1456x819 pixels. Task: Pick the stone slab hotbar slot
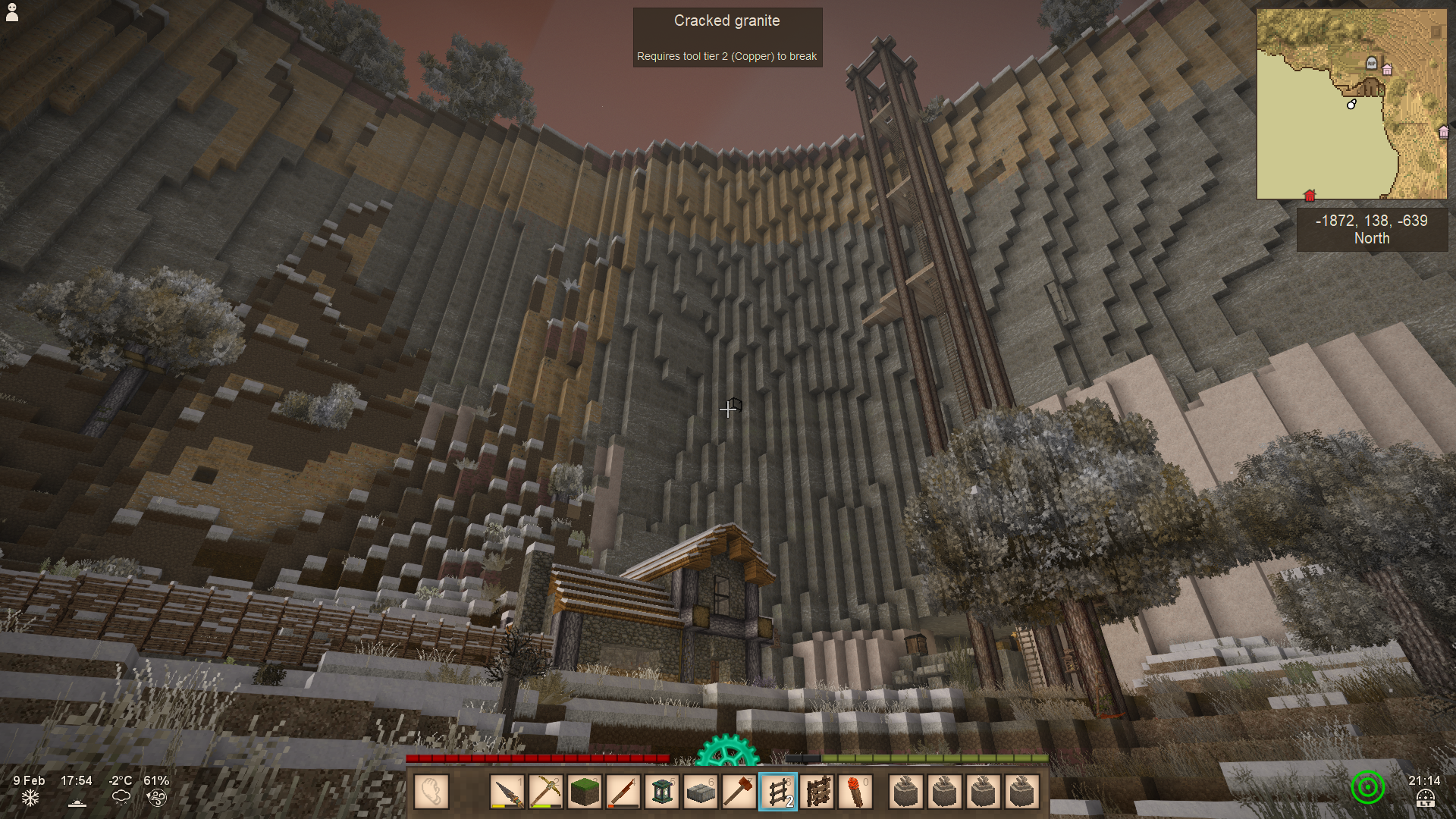[x=701, y=792]
